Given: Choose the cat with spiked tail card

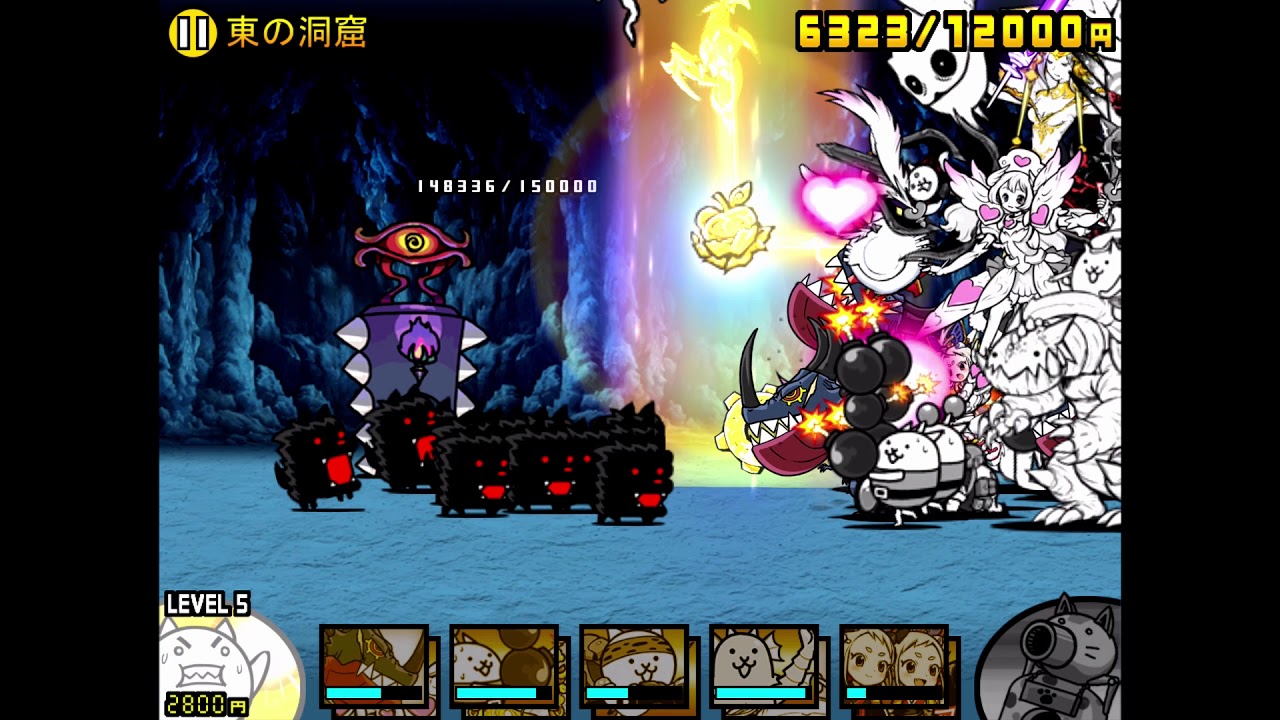Looking at the screenshot, I should pyautogui.click(x=764, y=665).
